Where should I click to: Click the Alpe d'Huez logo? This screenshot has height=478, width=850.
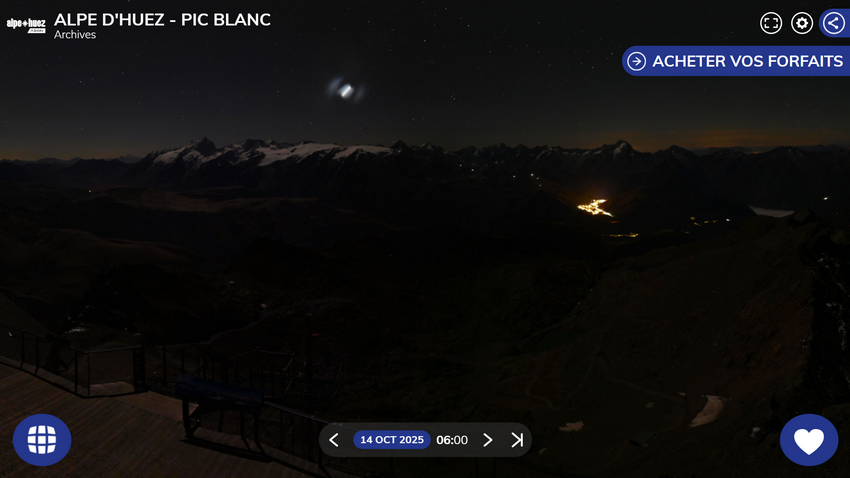(x=26, y=25)
